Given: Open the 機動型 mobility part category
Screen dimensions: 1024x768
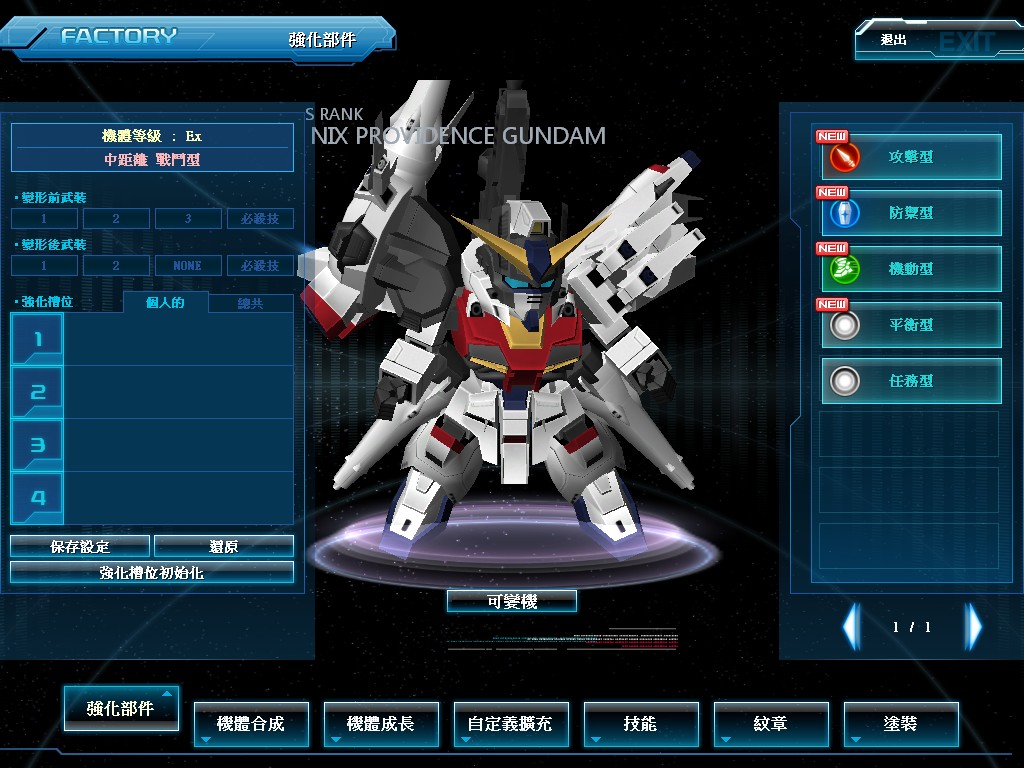Looking at the screenshot, I should [911, 269].
